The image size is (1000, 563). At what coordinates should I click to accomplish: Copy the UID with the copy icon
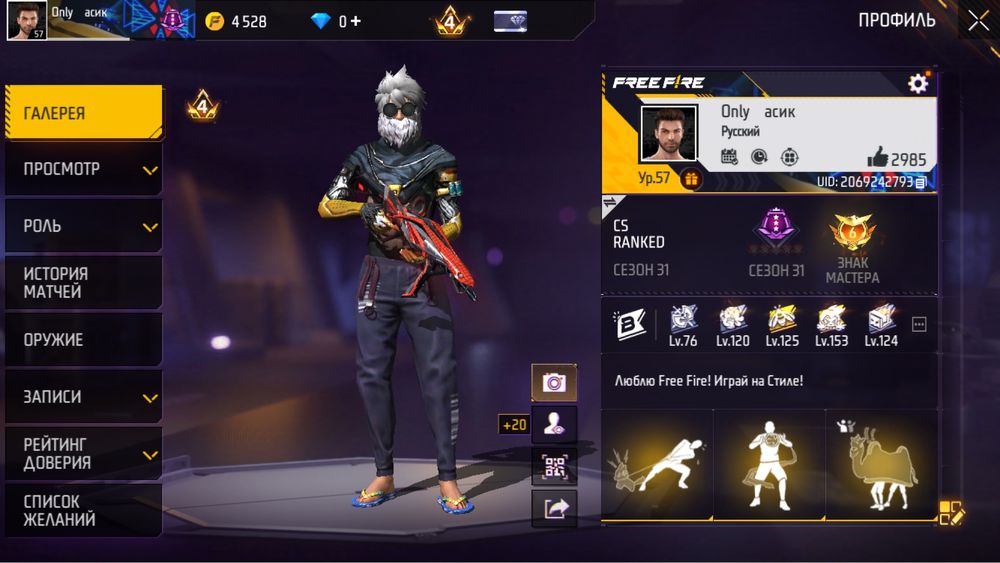tap(921, 183)
